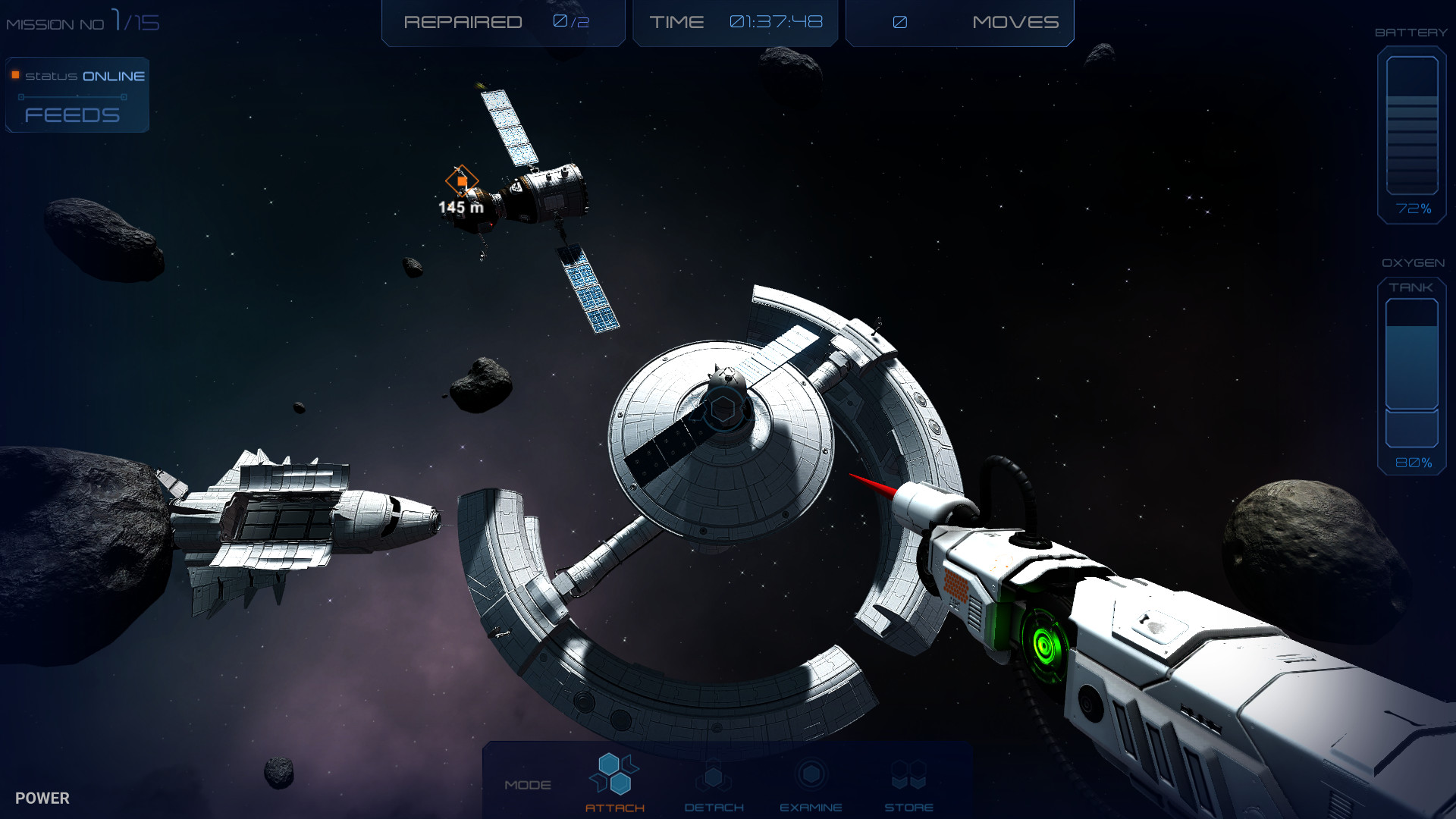Expand the REPAIRED 0/2 counter panel
Screen dimensions: 1456x819
coord(503,22)
